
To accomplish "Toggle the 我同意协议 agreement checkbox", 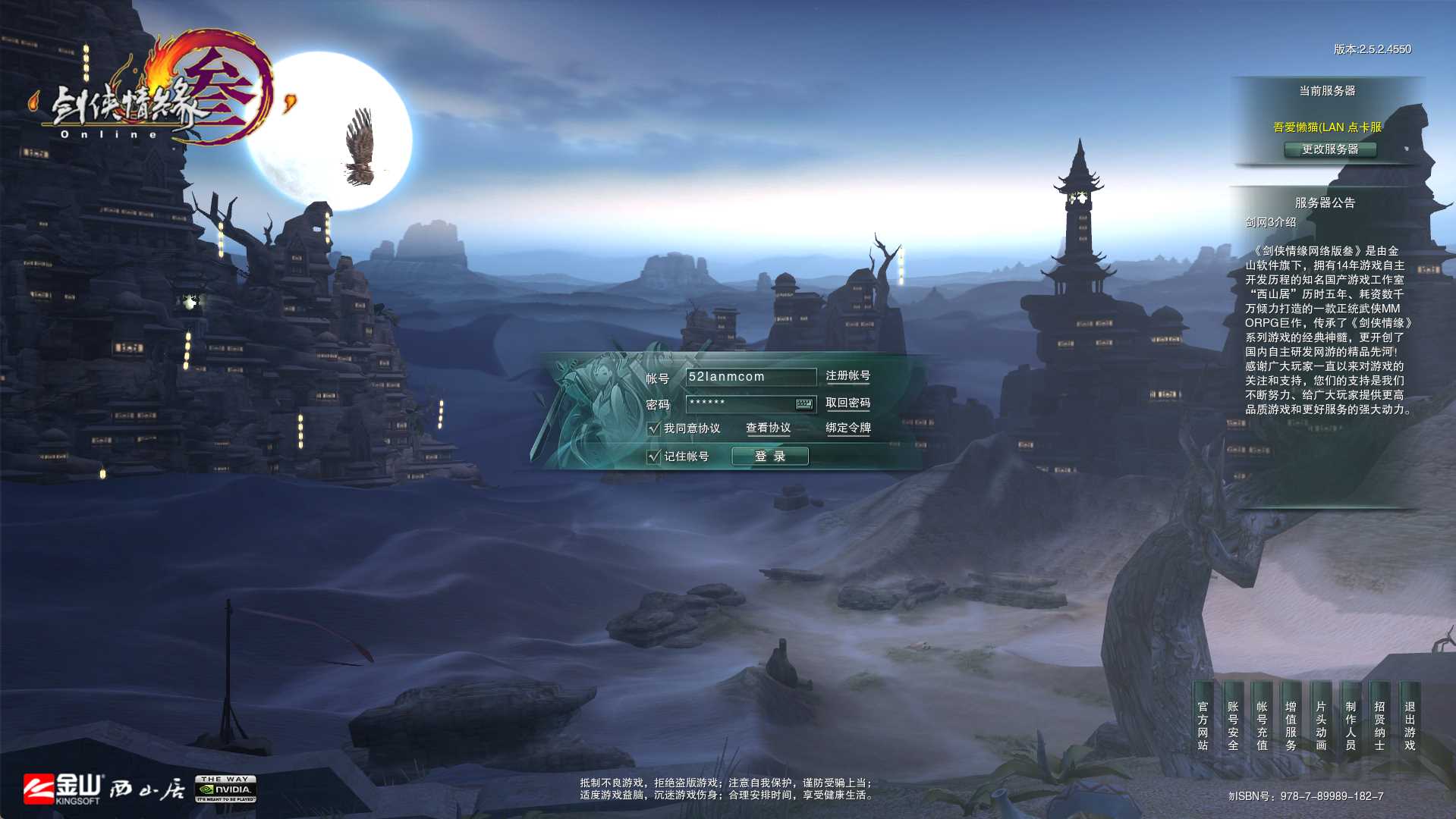I will [x=654, y=428].
